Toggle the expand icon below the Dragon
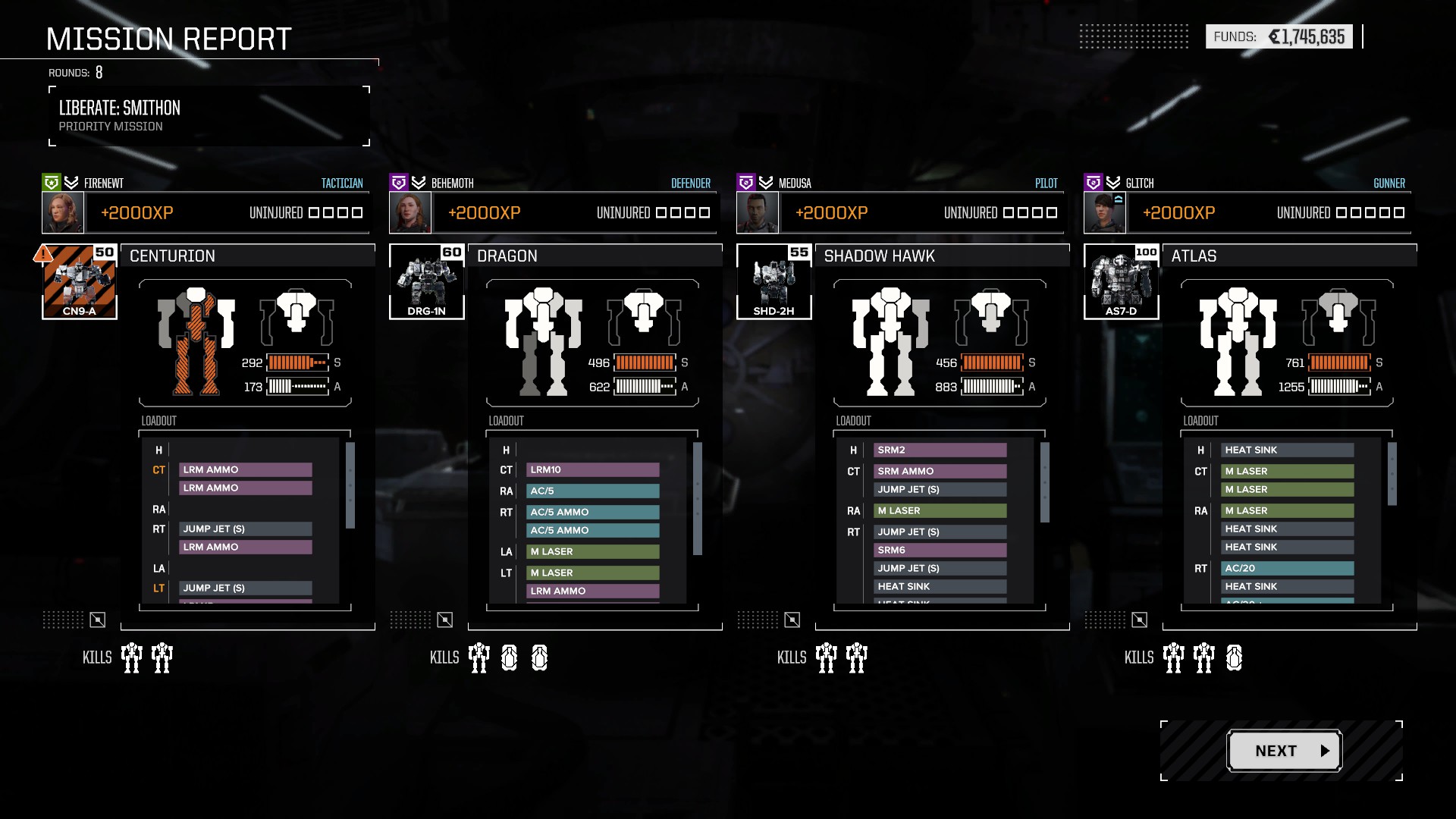Screen dimensions: 1456x819 coord(445,620)
